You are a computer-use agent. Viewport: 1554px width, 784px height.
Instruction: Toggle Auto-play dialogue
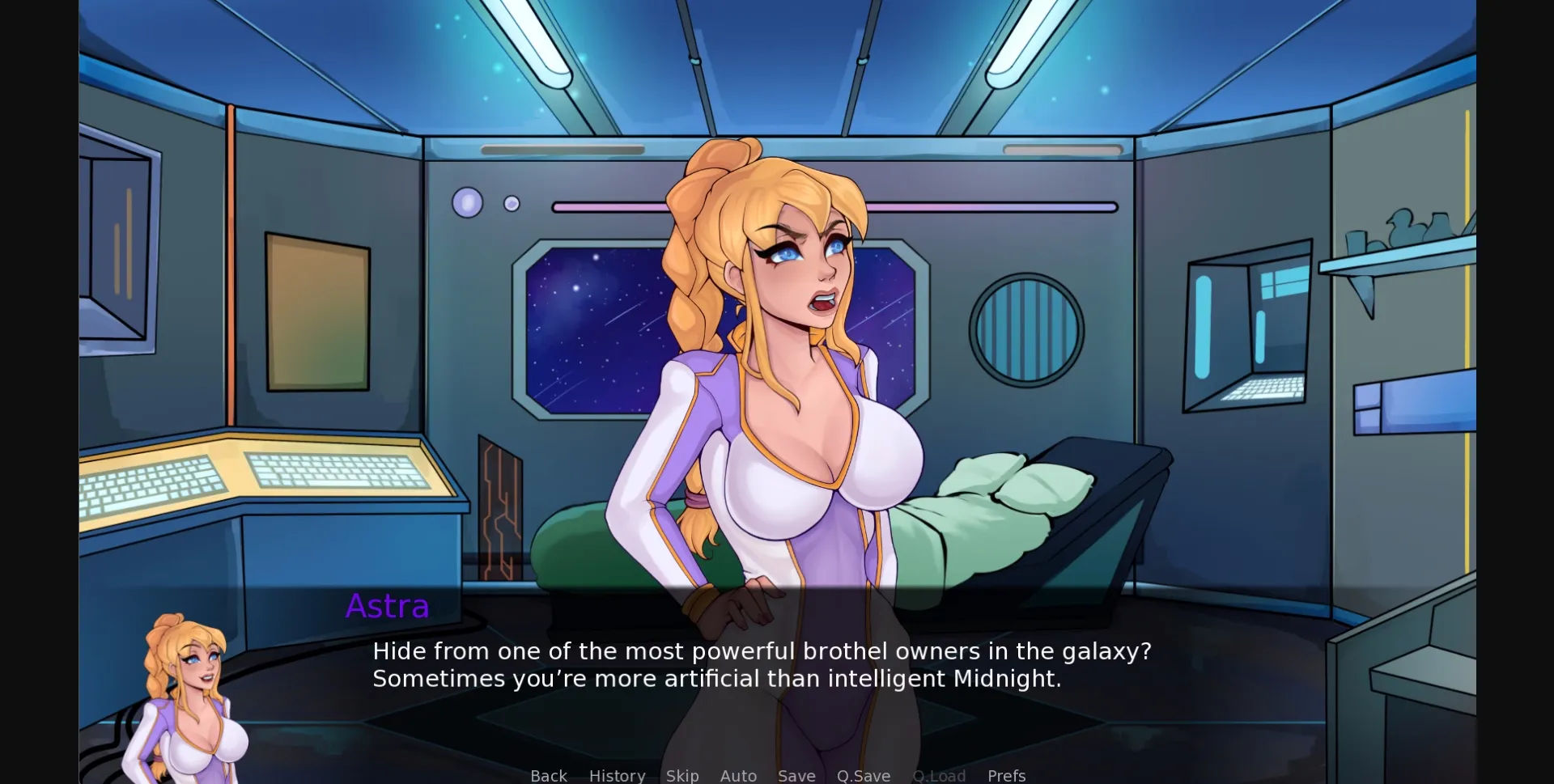coord(737,775)
